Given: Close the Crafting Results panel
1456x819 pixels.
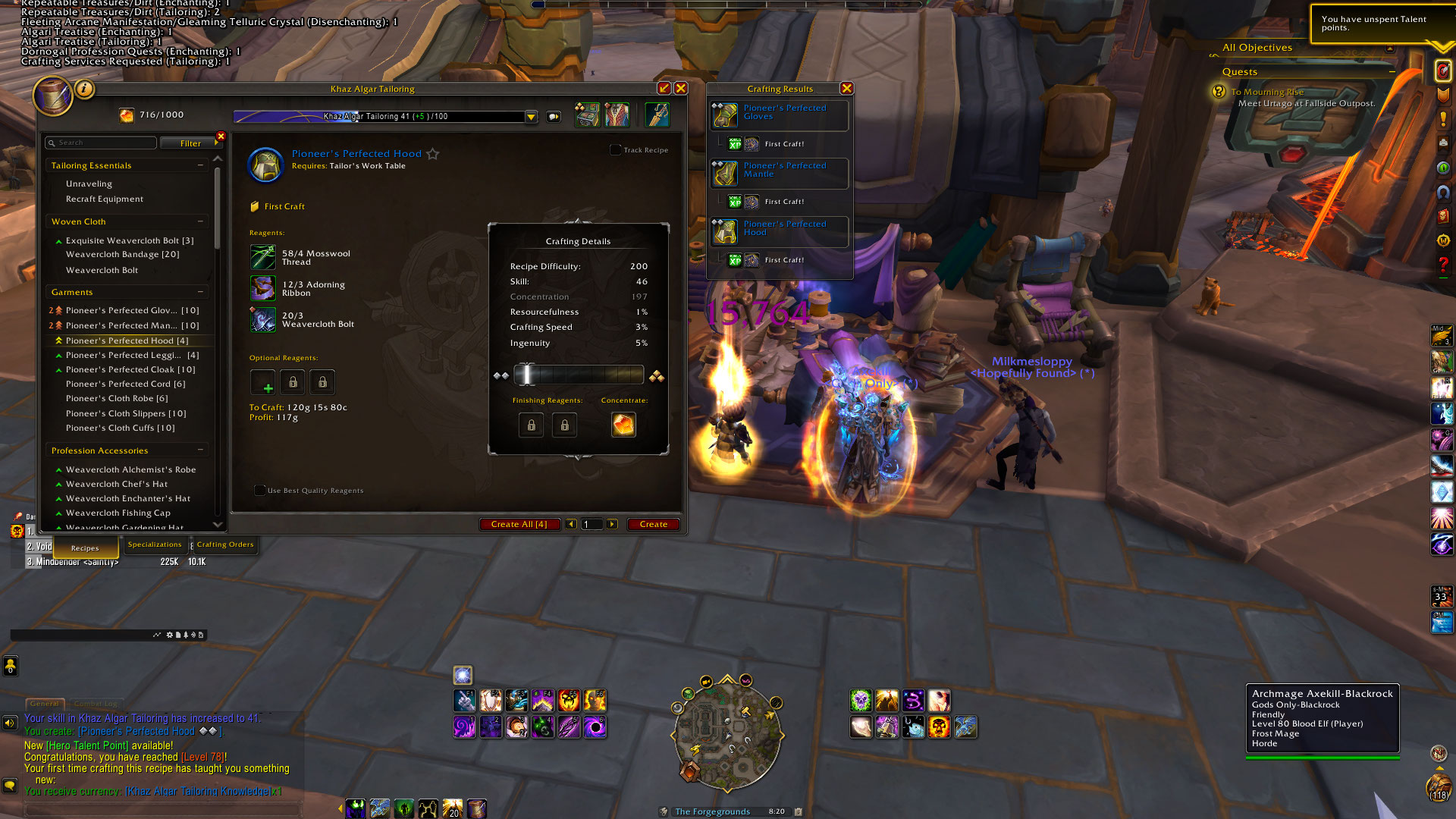Looking at the screenshot, I should [x=847, y=88].
